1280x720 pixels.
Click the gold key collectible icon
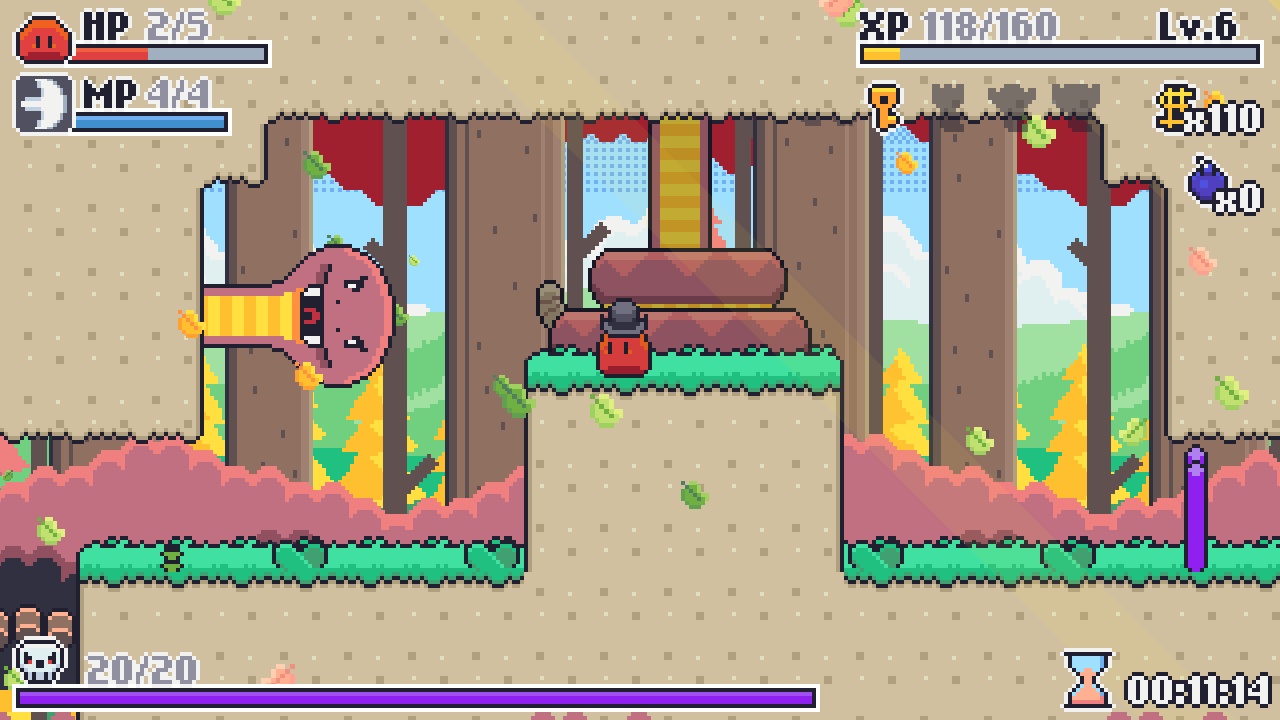881,105
